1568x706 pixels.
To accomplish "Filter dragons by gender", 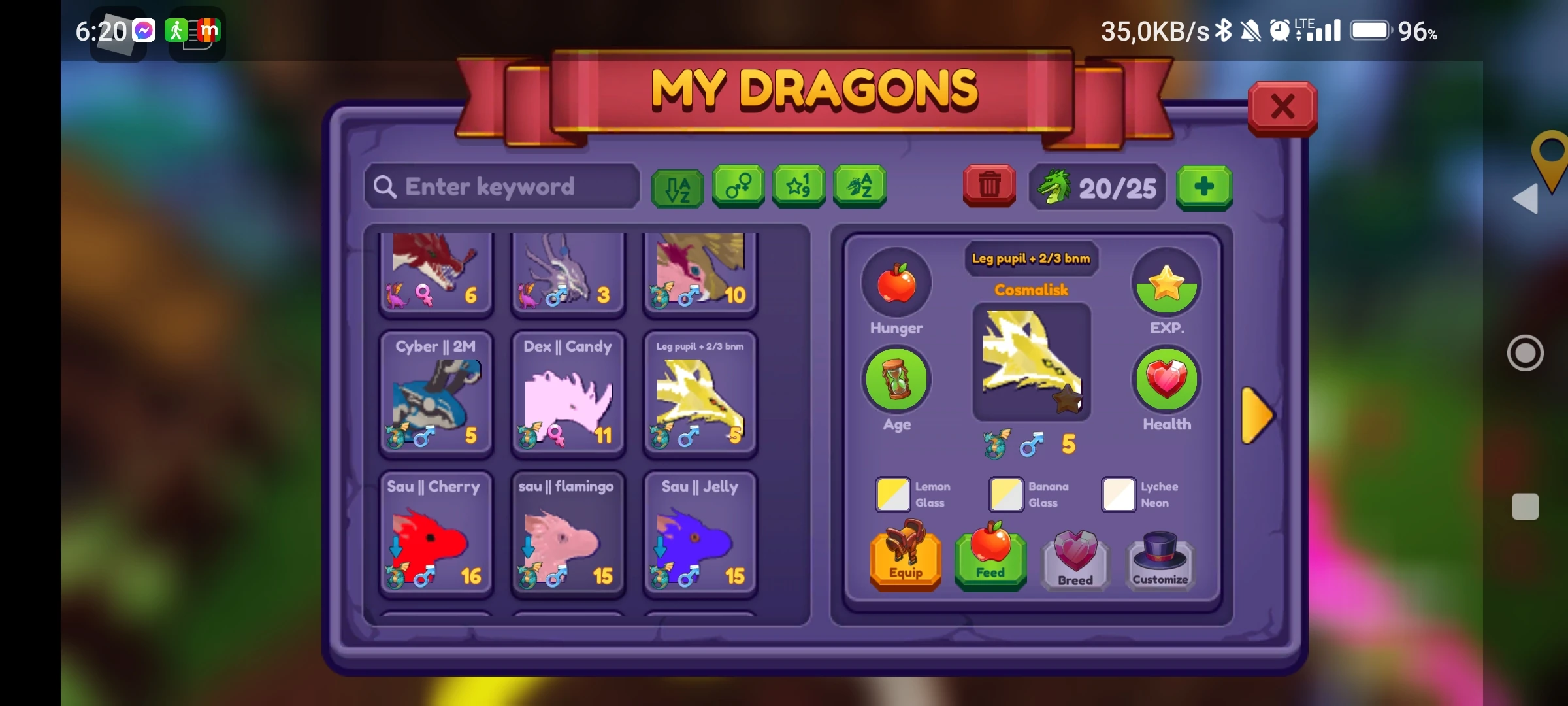I will pos(738,188).
